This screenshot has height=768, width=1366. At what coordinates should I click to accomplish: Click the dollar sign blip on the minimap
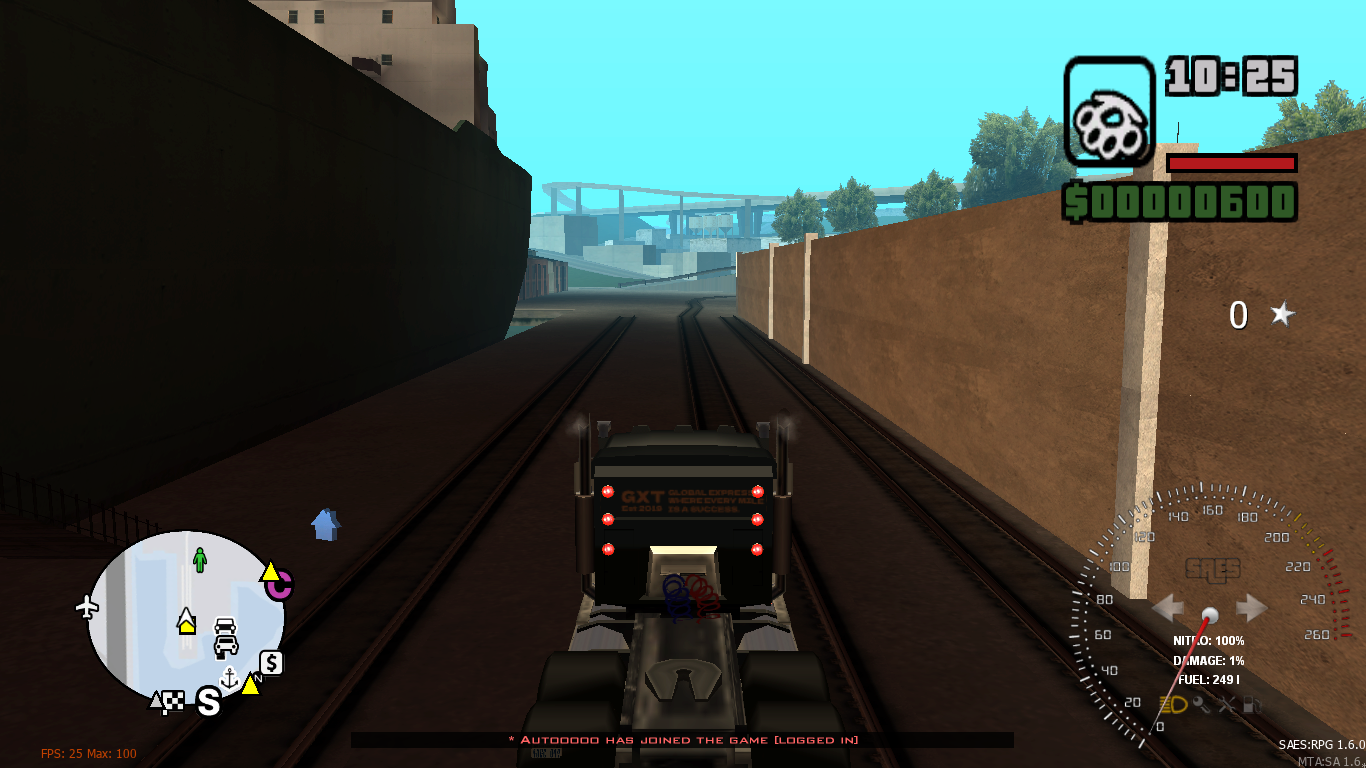271,662
